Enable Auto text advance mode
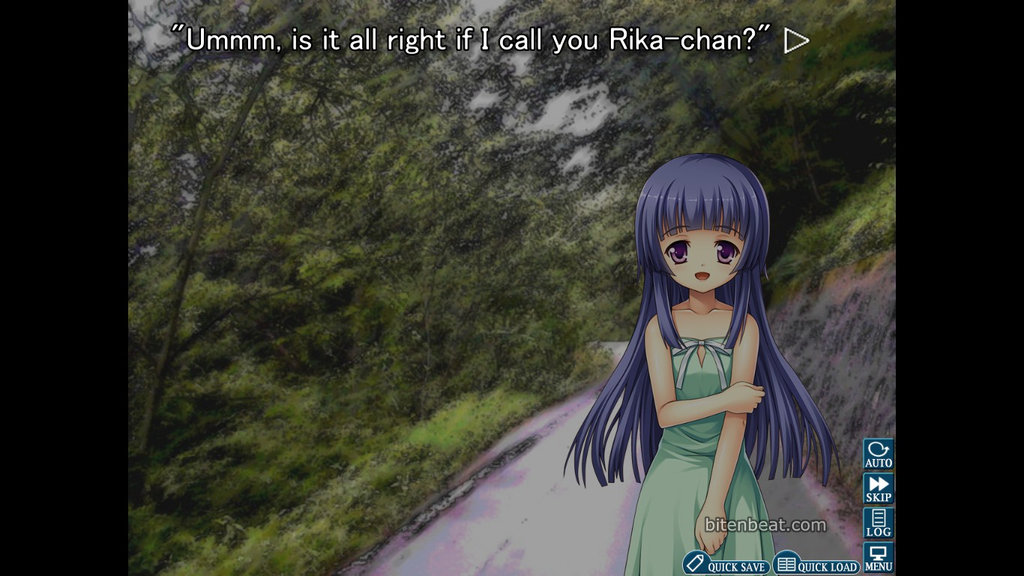Screen dimensions: 1024x576 [878, 454]
